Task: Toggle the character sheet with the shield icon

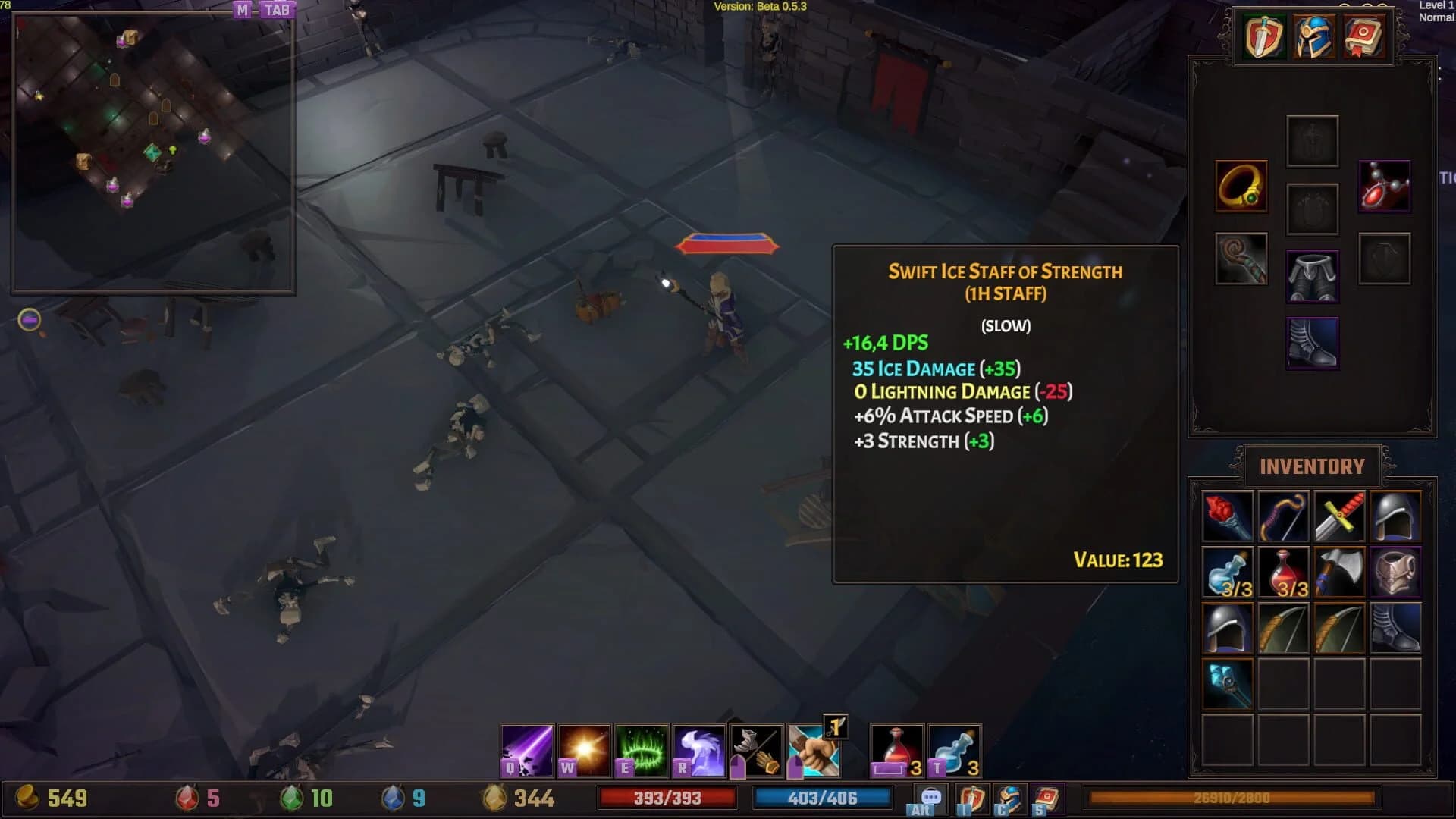Action: 972,798
